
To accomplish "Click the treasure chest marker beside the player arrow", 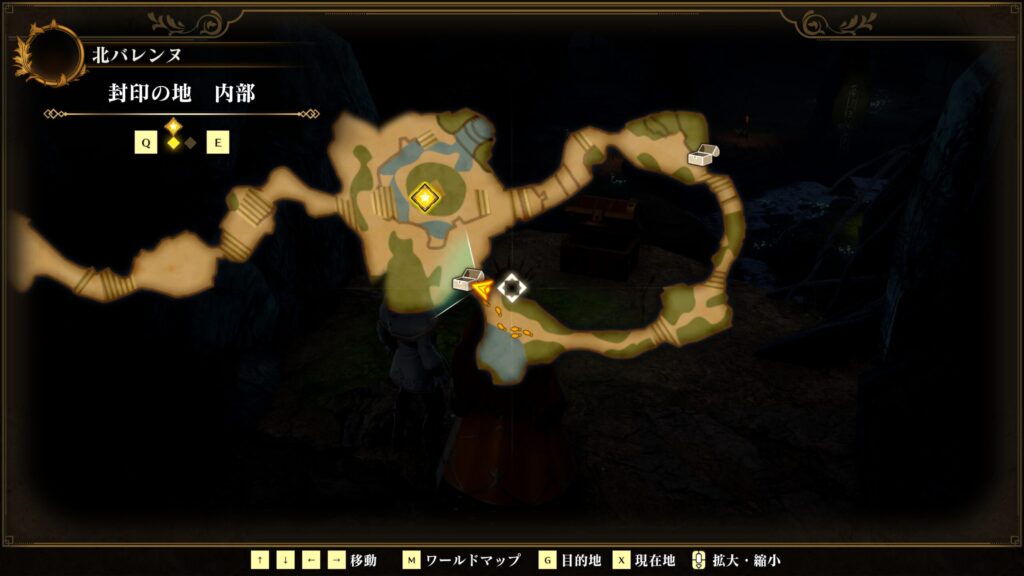I will click(463, 282).
